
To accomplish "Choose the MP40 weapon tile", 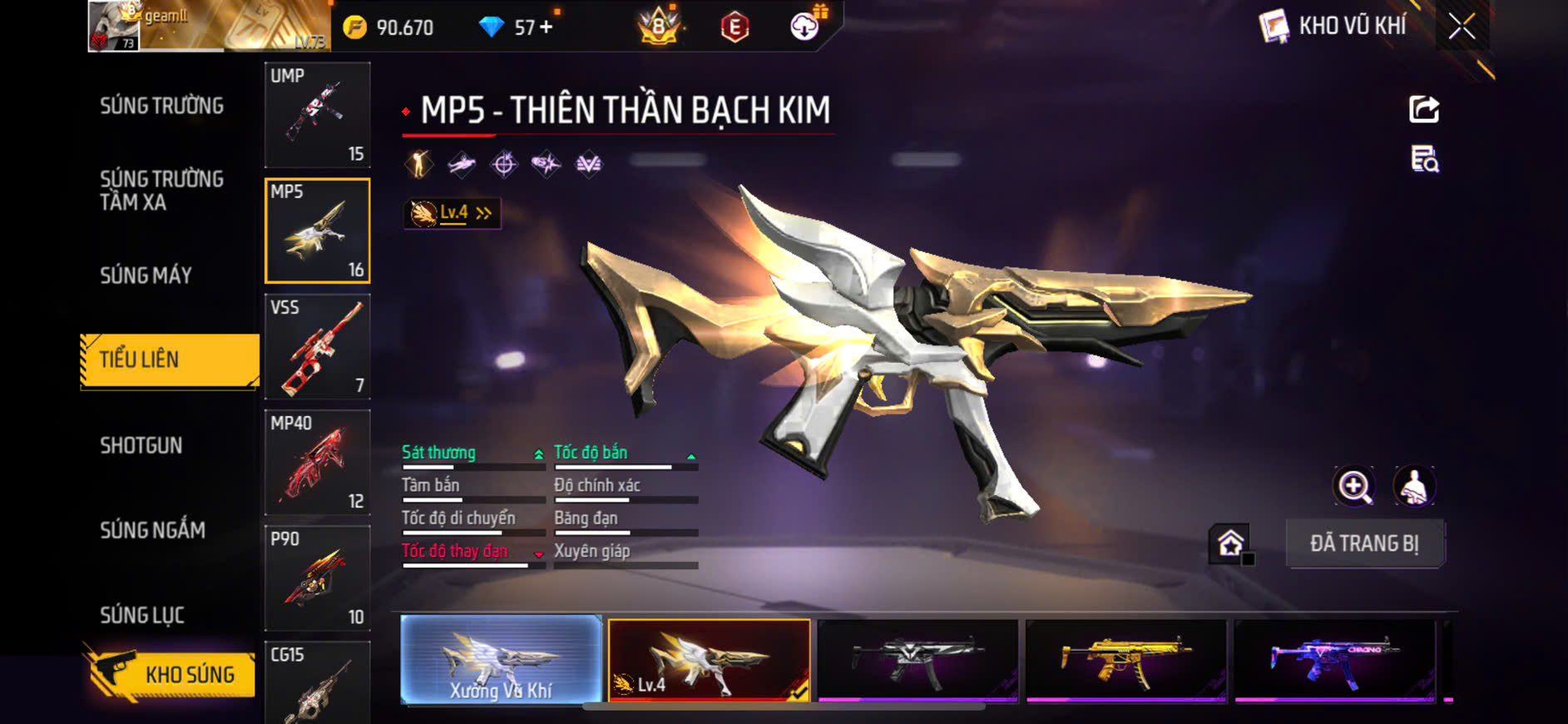I will pos(317,462).
